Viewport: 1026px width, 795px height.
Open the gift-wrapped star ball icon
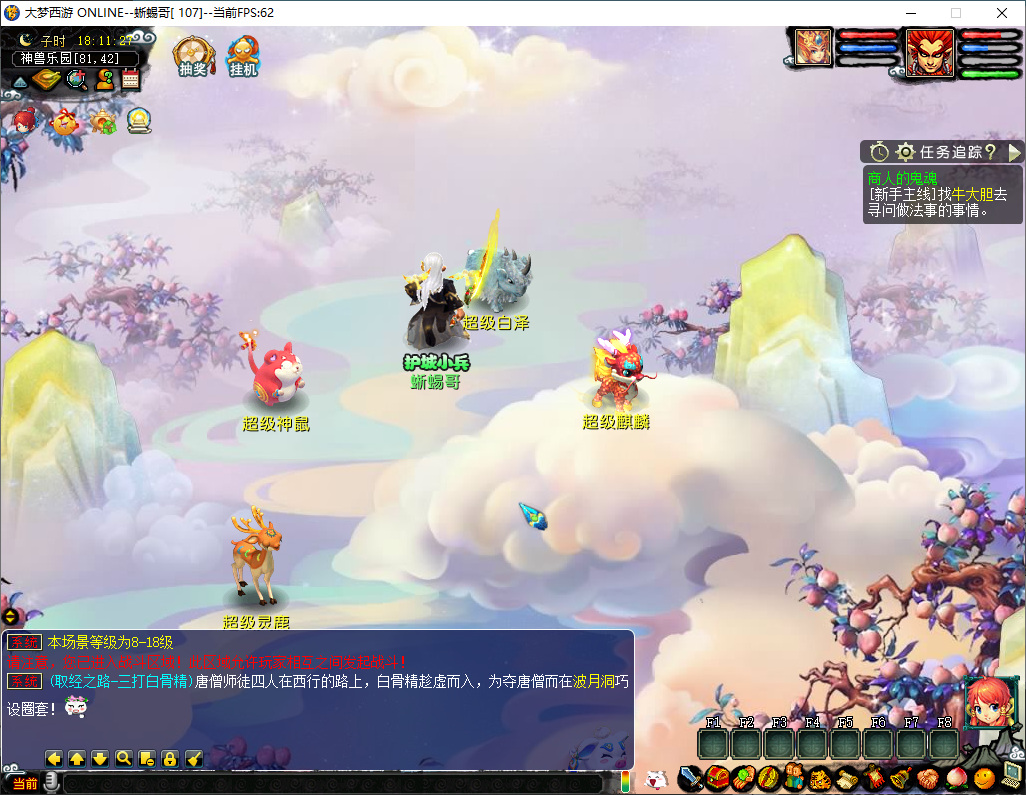tap(65, 122)
